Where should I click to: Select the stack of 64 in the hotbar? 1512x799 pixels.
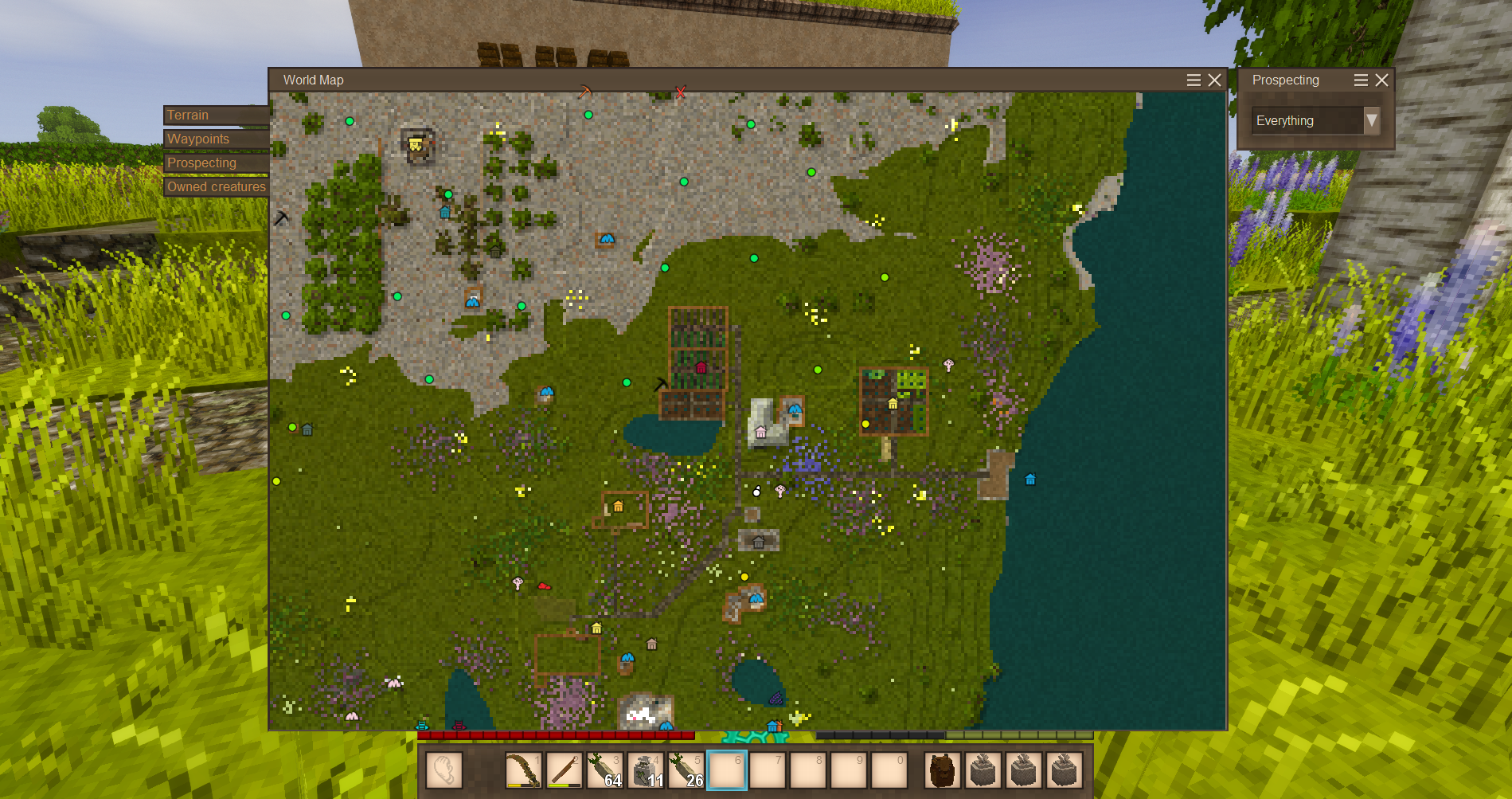pos(604,770)
